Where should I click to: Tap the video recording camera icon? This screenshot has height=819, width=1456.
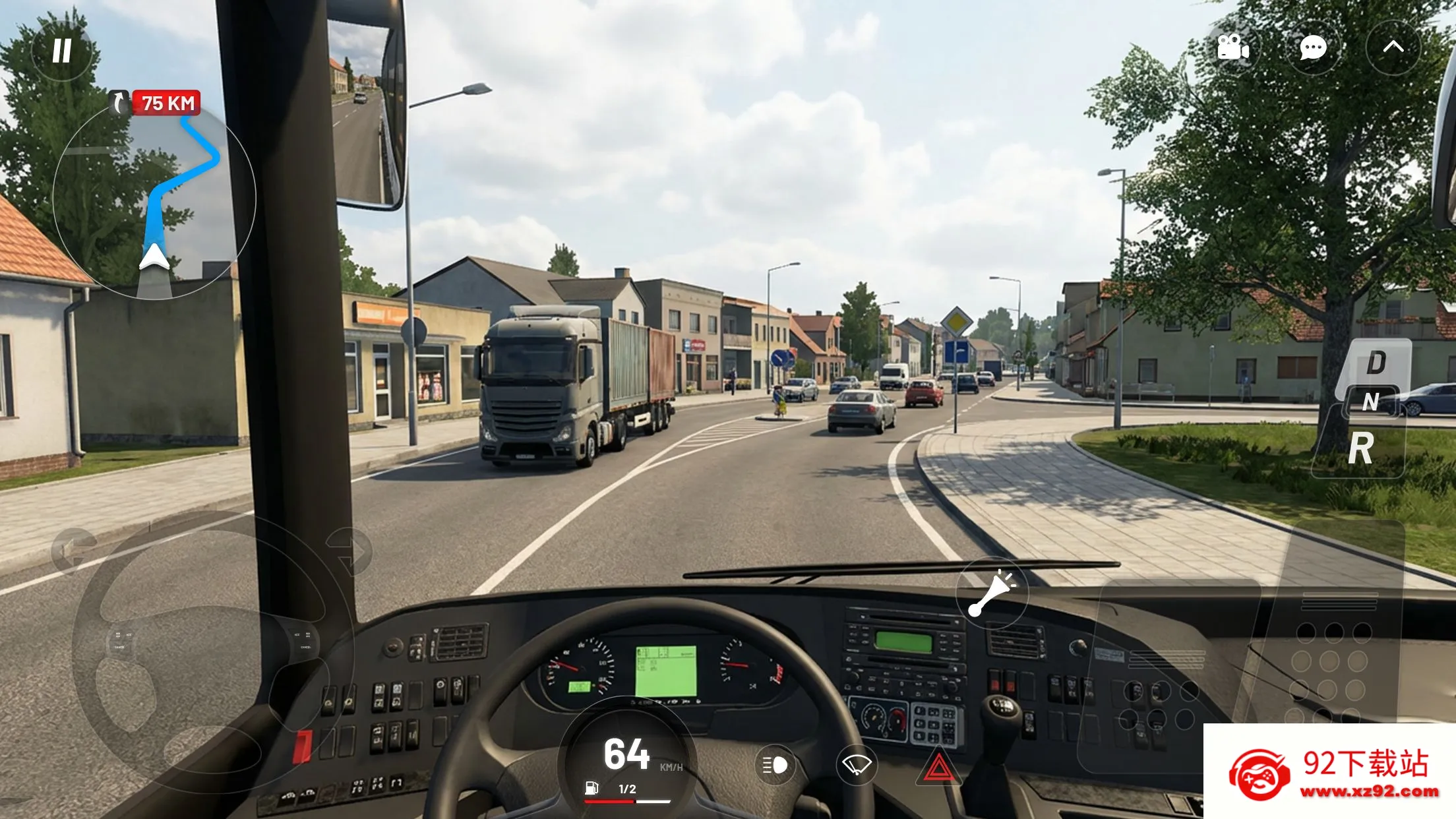point(1232,47)
